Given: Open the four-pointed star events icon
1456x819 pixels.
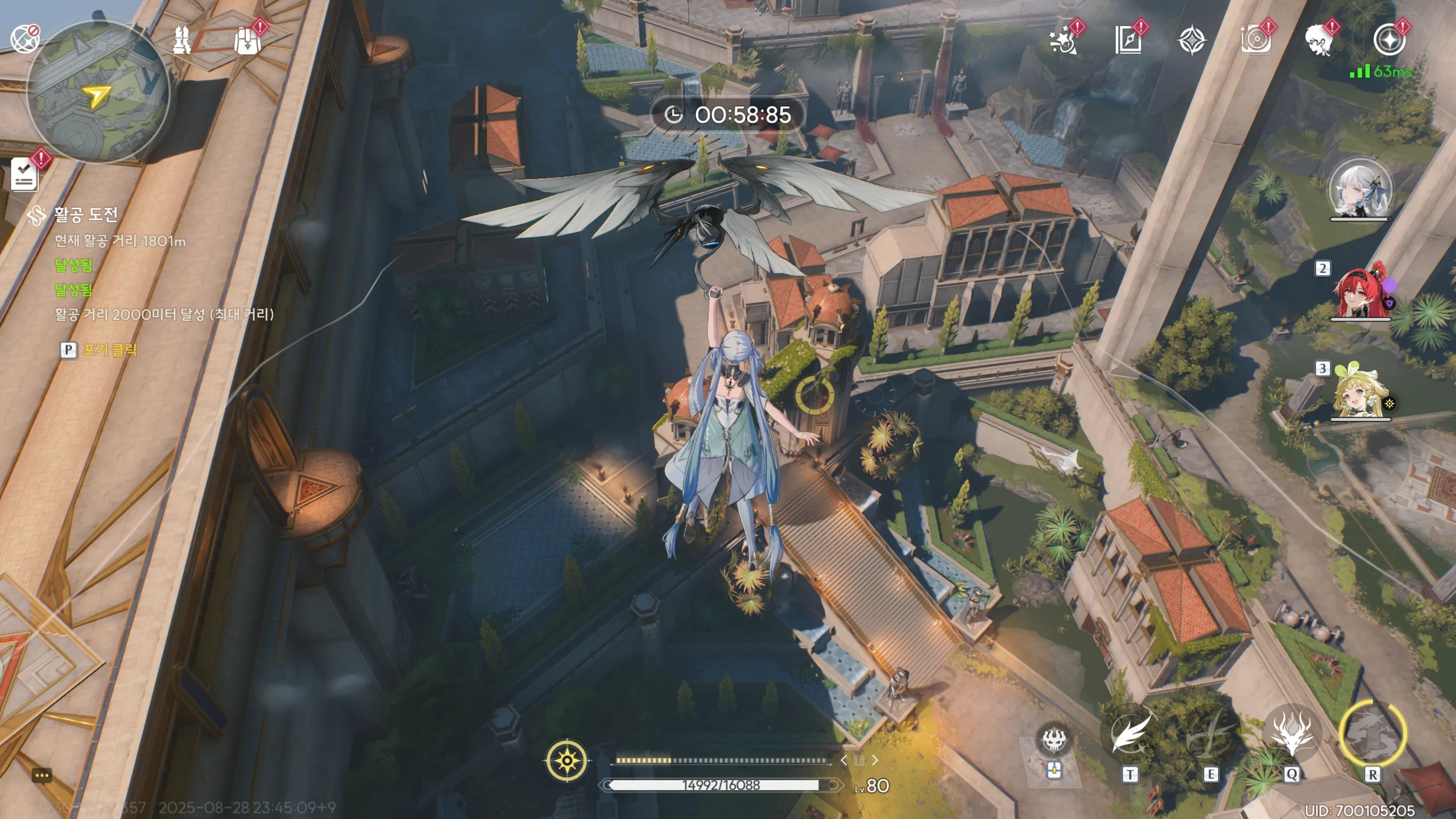Looking at the screenshot, I should pyautogui.click(x=1190, y=41).
